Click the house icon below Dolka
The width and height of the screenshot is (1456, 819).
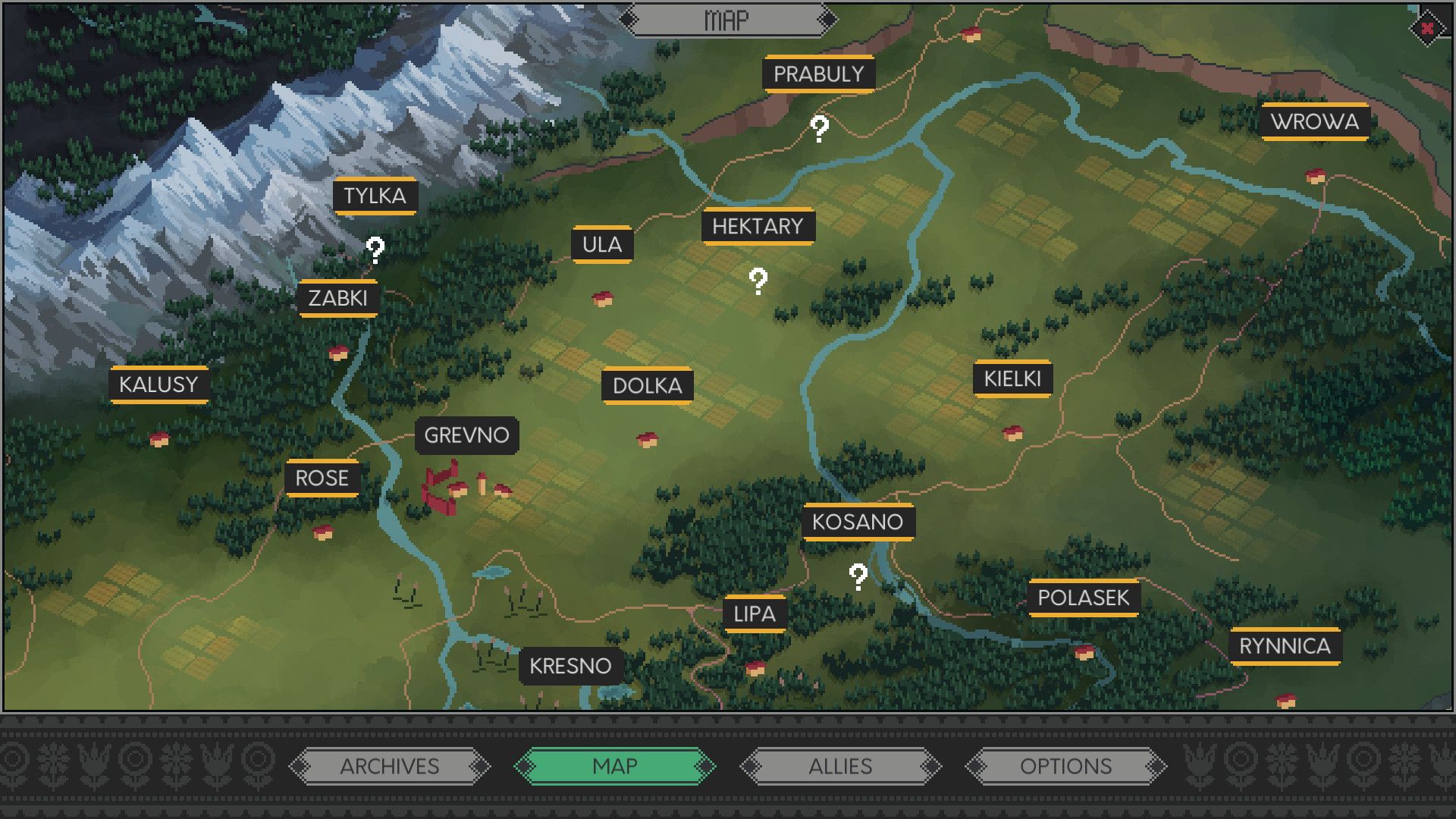pyautogui.click(x=647, y=438)
